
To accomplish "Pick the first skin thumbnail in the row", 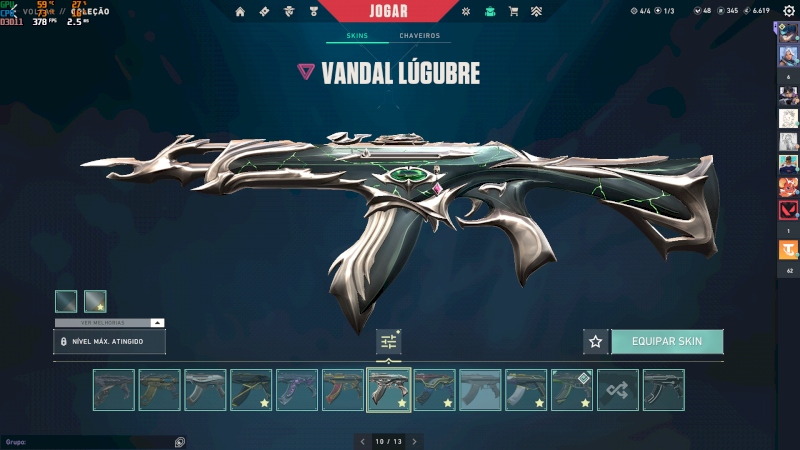I will tap(113, 390).
